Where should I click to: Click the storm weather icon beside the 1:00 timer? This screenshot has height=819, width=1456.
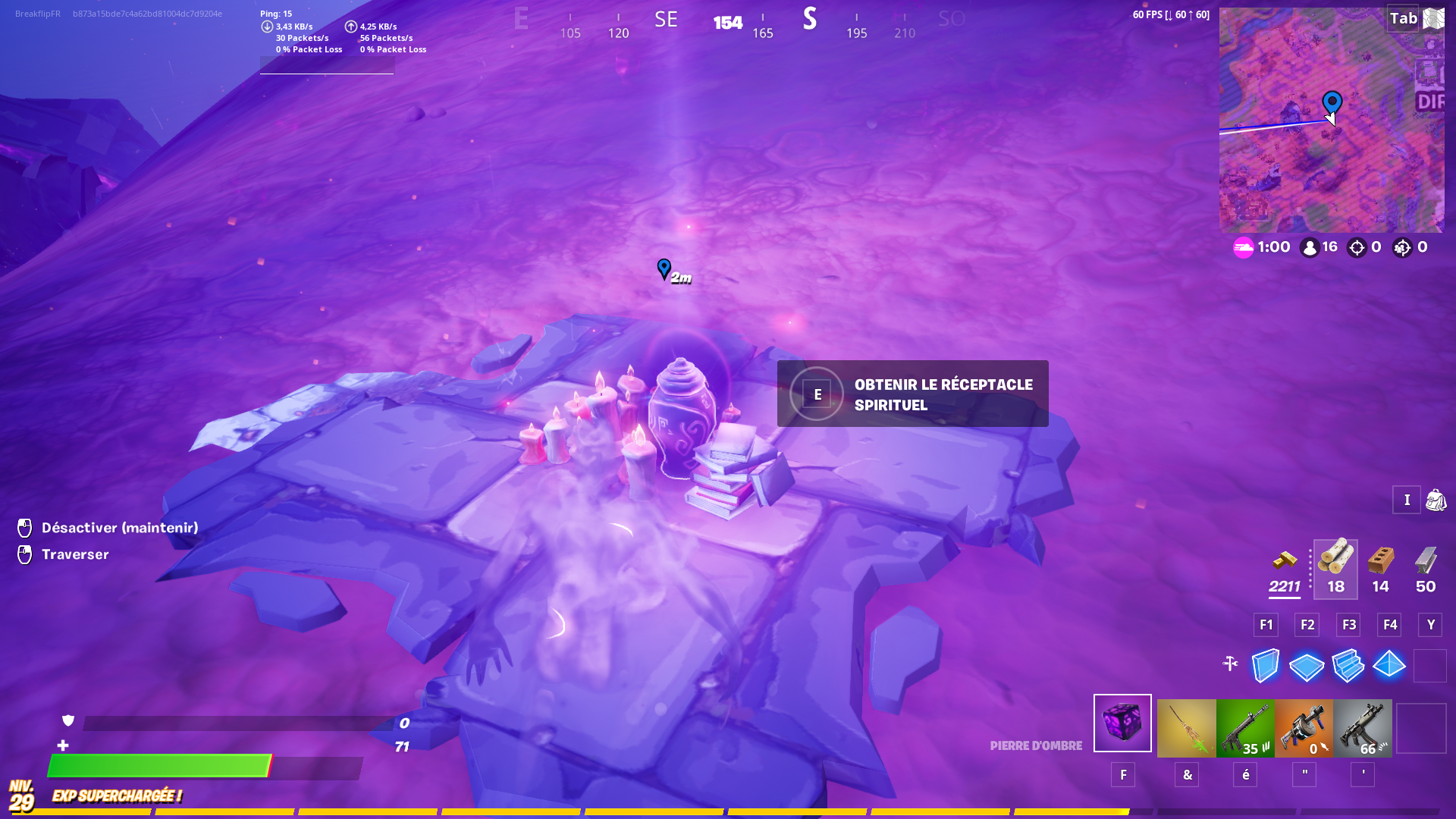[1242, 246]
